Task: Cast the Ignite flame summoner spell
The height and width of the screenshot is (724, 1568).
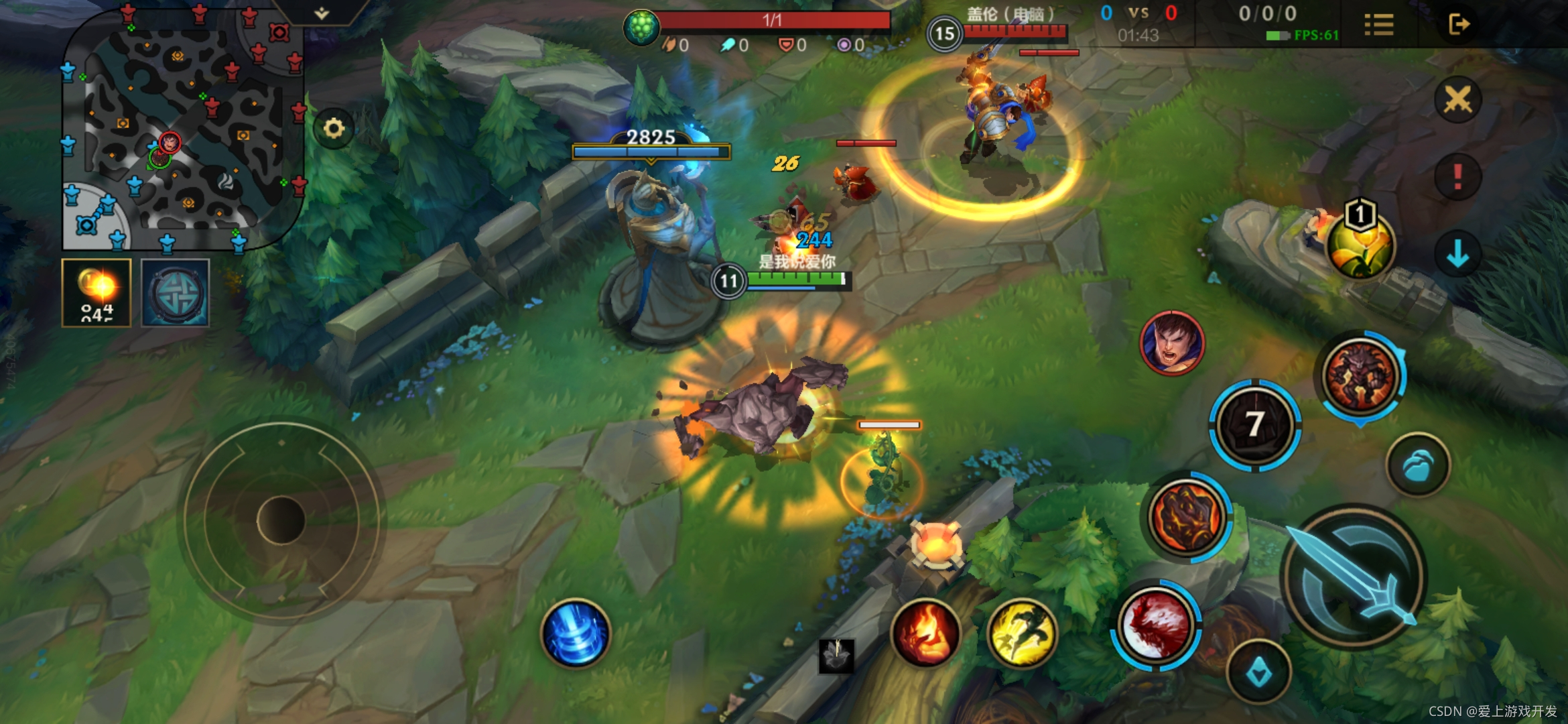Action: coord(925,633)
